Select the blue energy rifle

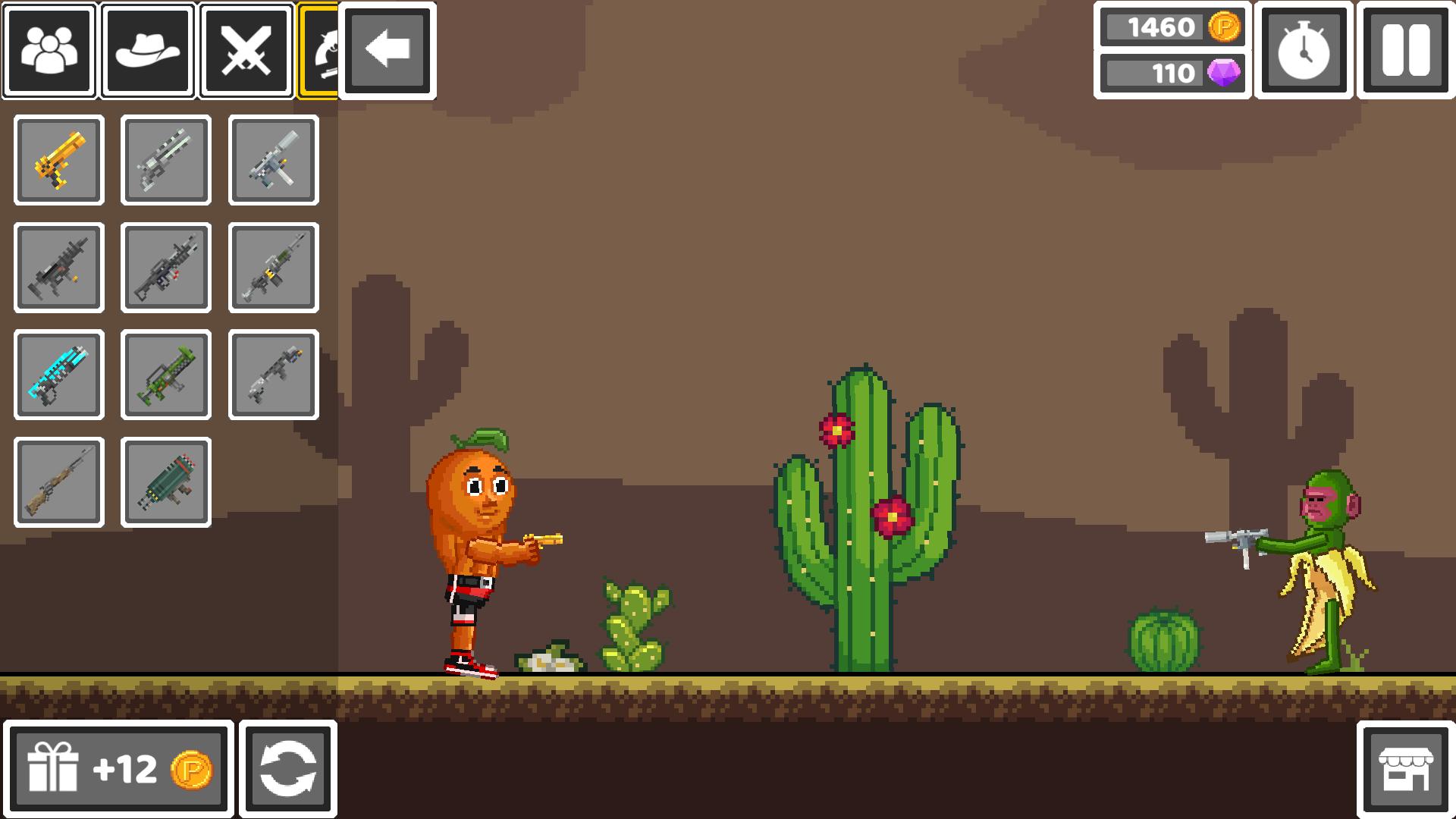tap(59, 375)
